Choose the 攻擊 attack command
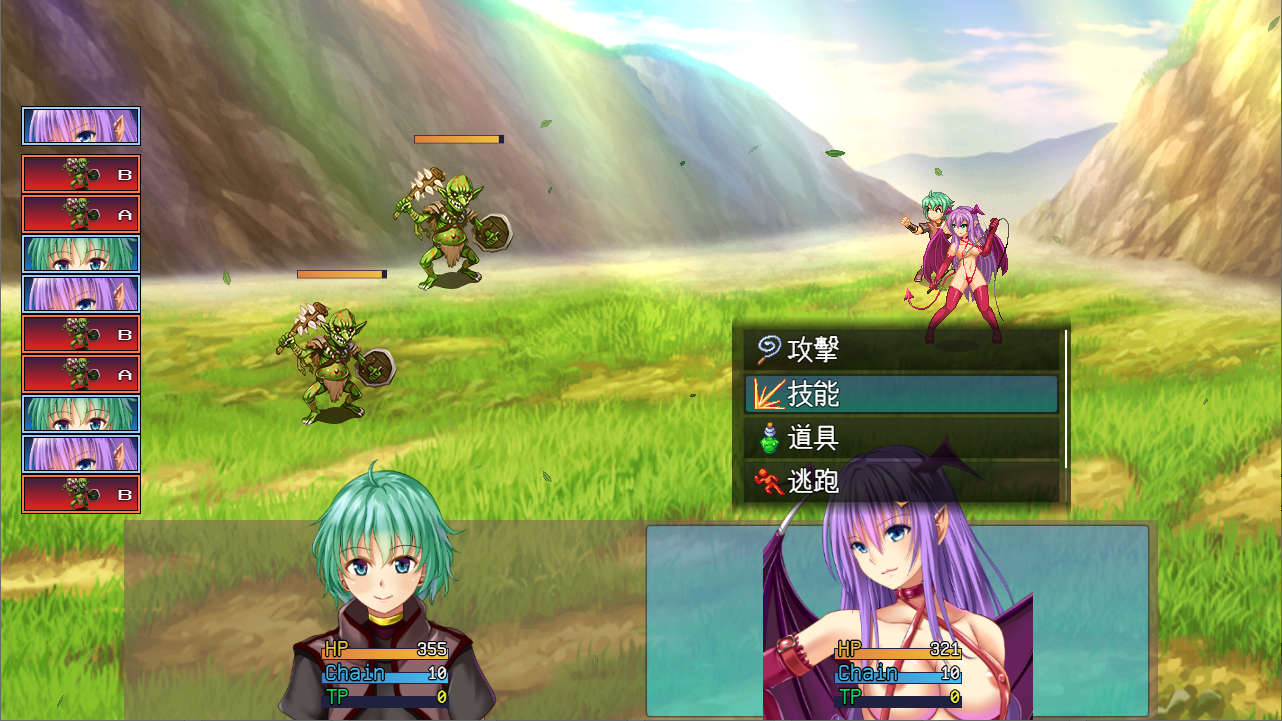 click(900, 350)
